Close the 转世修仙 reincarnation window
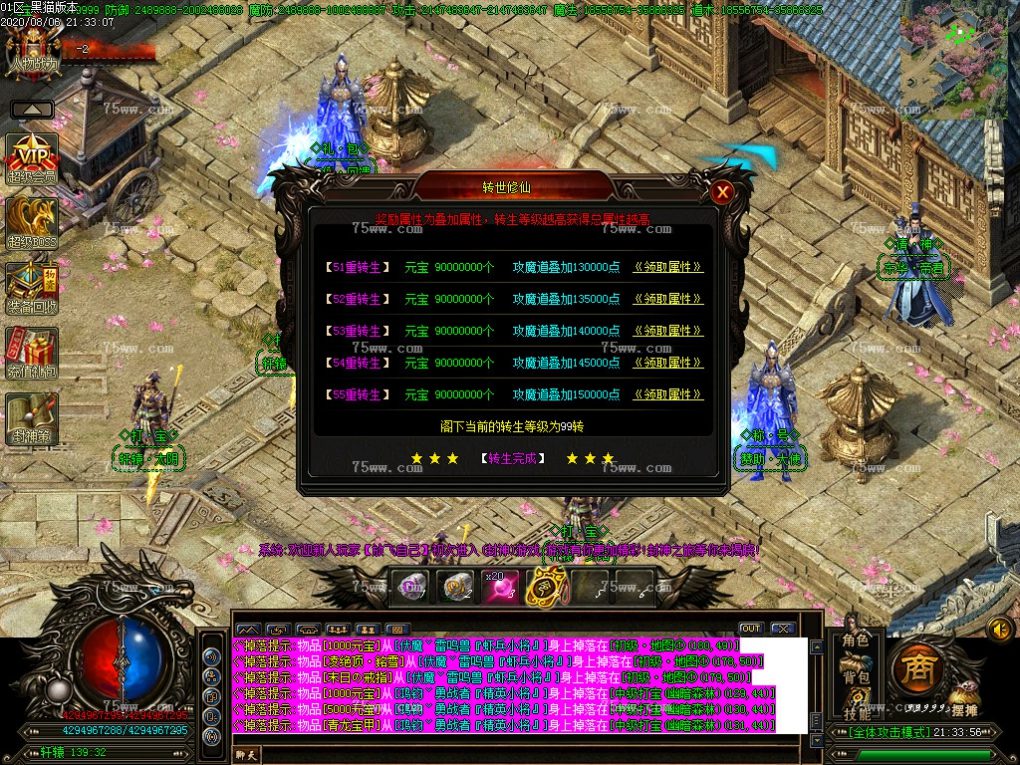Screen dimensions: 1020x765 pyautogui.click(x=721, y=192)
